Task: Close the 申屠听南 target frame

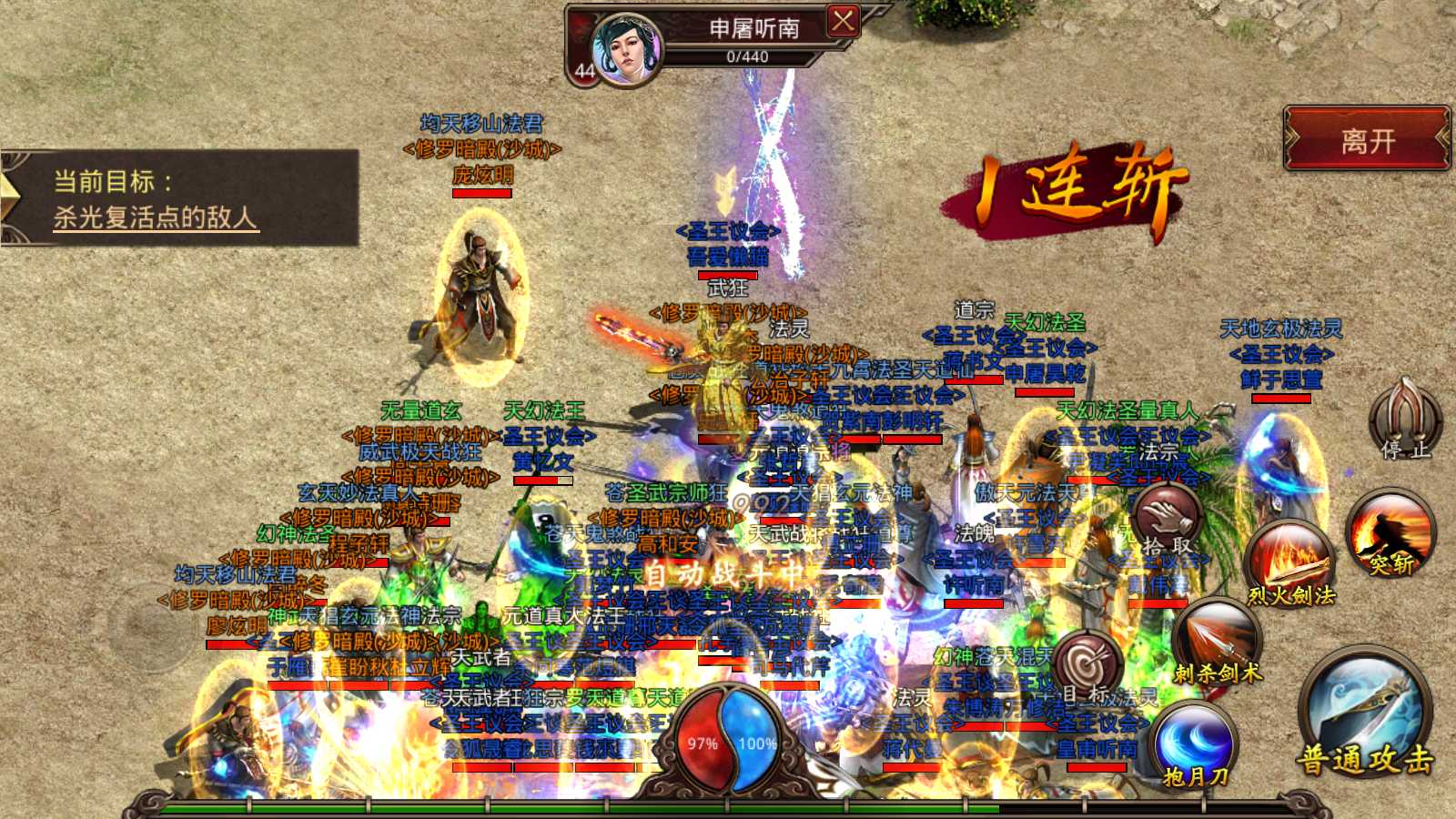Action: [843, 20]
